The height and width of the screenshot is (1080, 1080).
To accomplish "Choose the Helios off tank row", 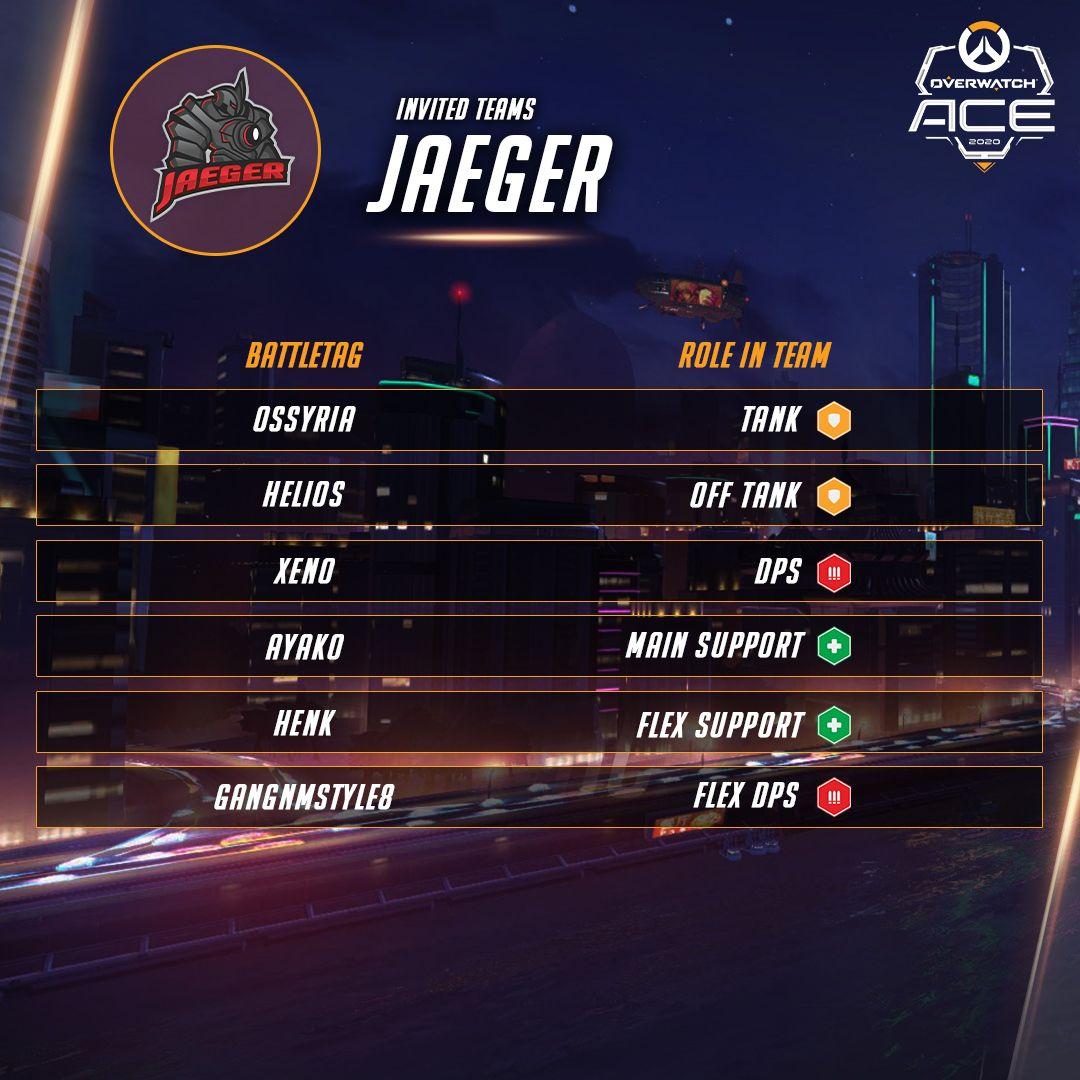I will pos(539,495).
